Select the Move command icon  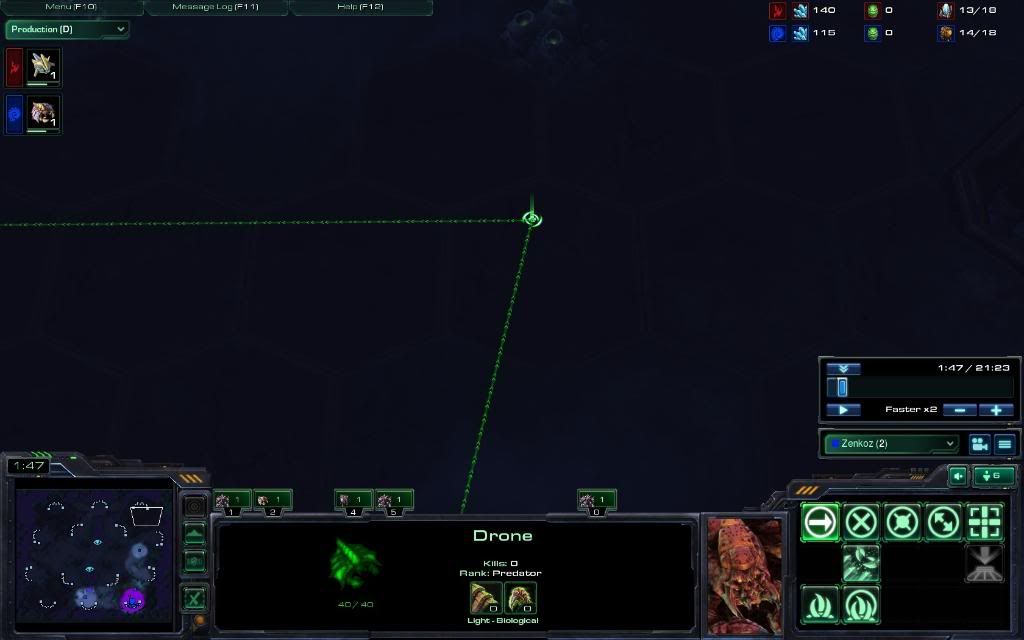pyautogui.click(x=820, y=522)
